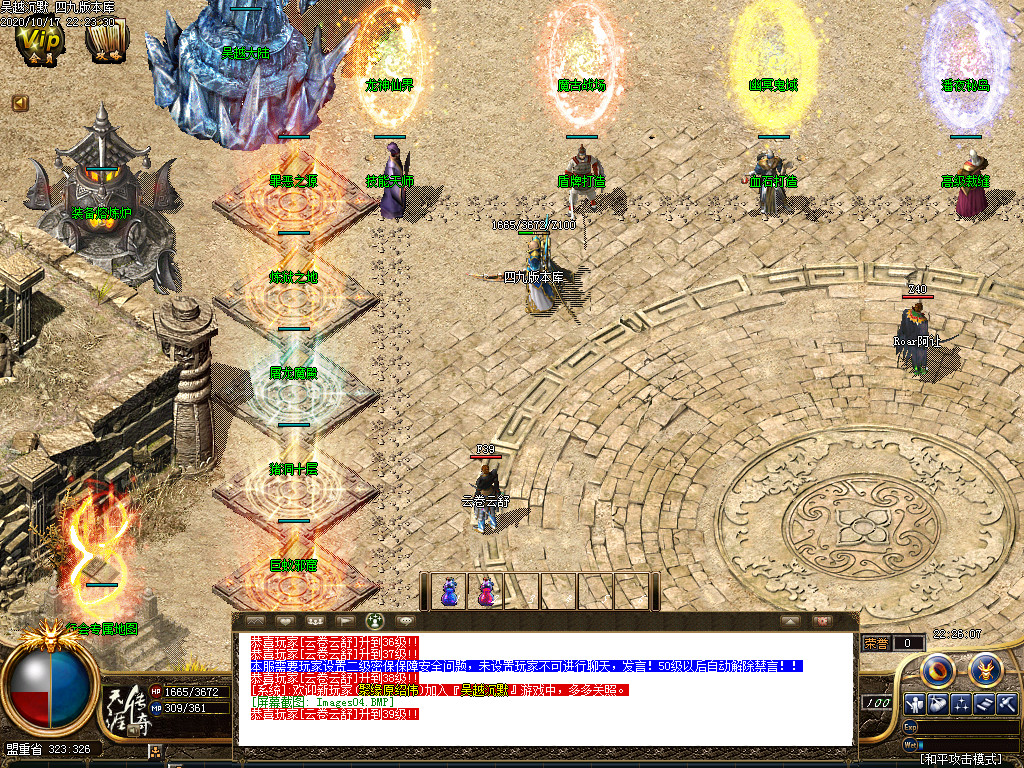Expand chat log with the up-arrow button
The height and width of the screenshot is (768, 1024).
(790, 621)
